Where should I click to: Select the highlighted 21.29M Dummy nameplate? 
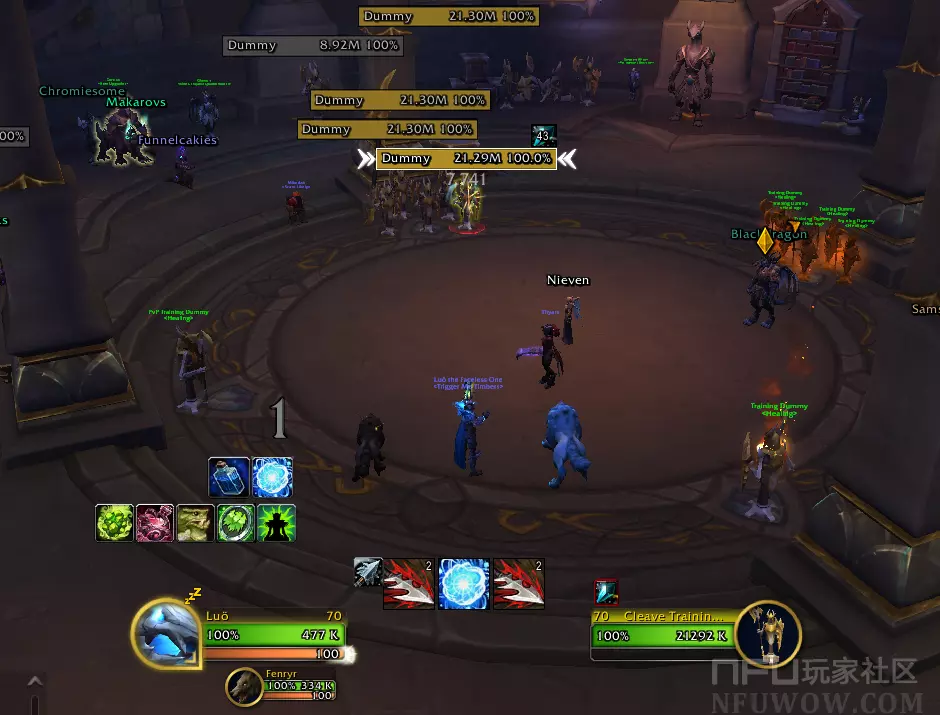tap(466, 159)
